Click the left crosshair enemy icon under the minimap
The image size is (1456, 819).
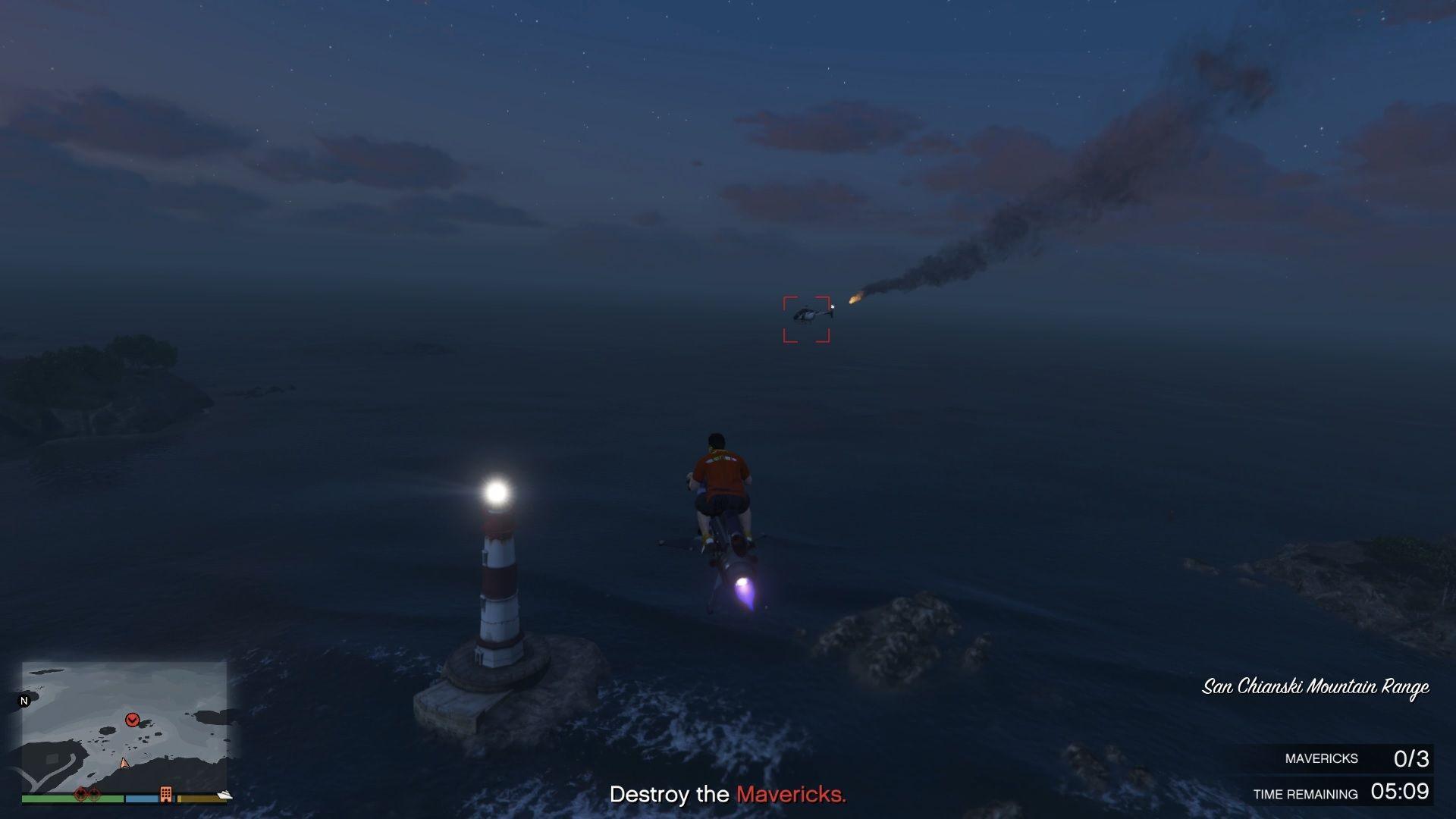80,795
